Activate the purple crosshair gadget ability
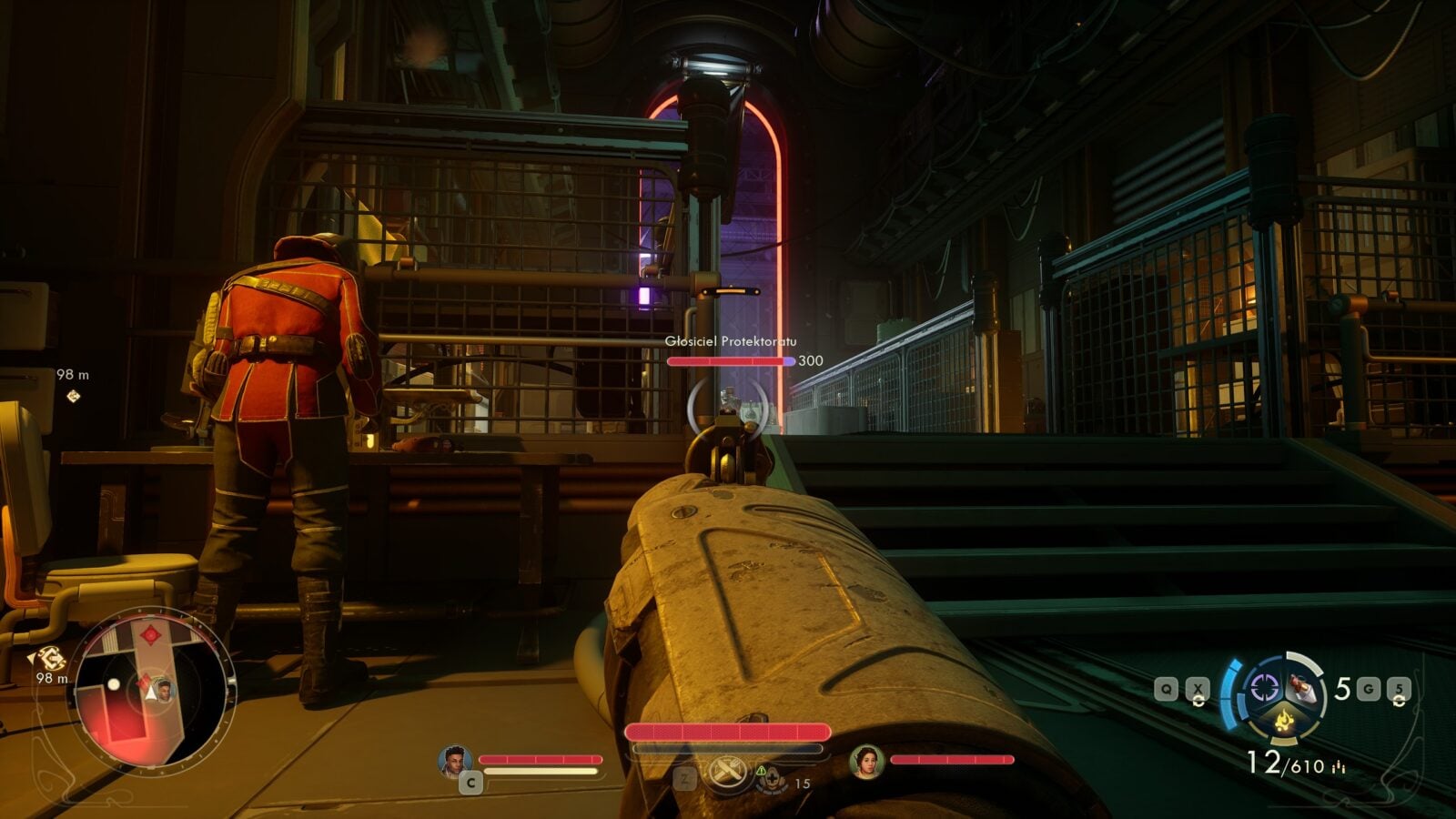The width and height of the screenshot is (1456, 819). (x=1265, y=687)
